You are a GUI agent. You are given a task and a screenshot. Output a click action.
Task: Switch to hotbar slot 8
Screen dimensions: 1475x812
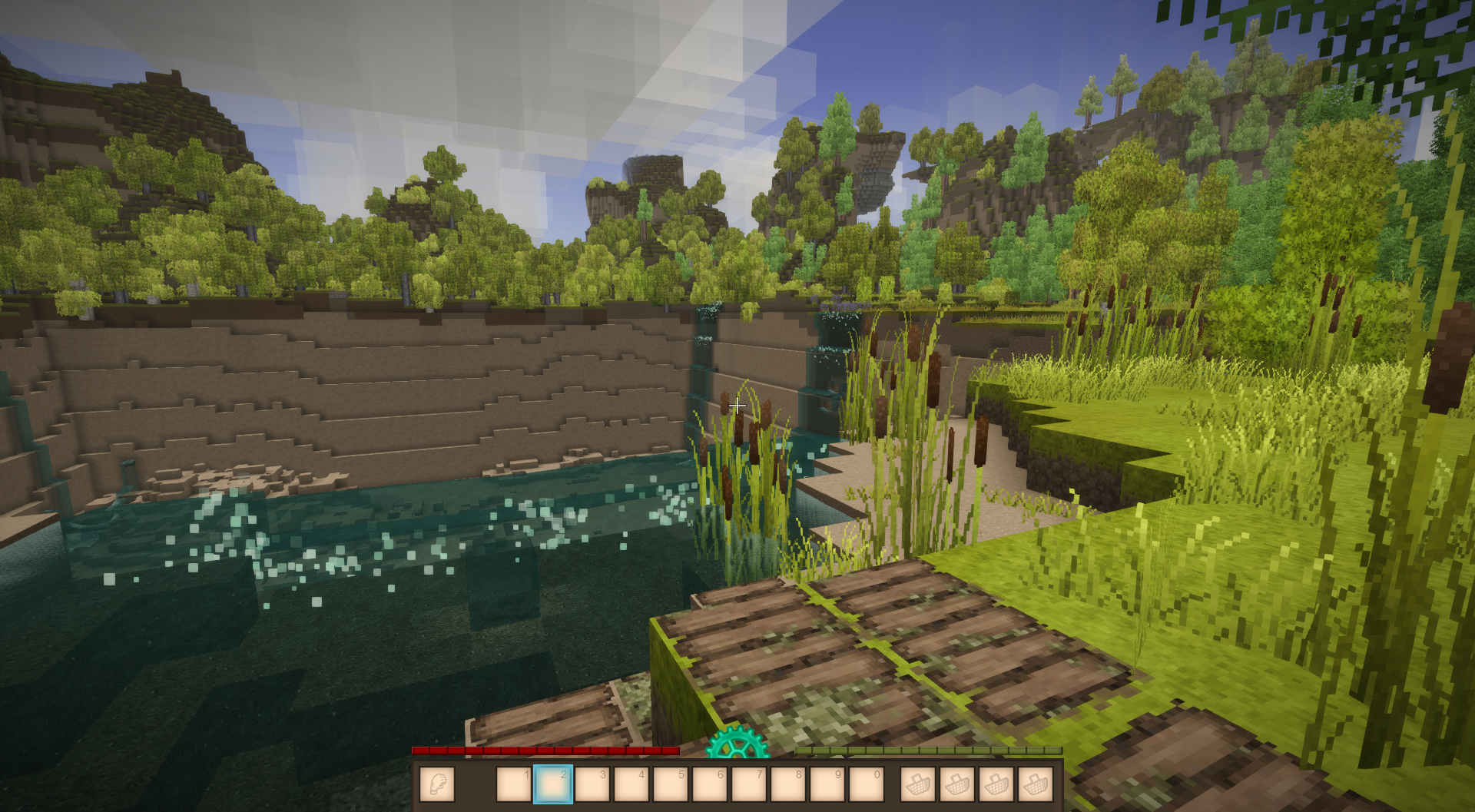(788, 784)
